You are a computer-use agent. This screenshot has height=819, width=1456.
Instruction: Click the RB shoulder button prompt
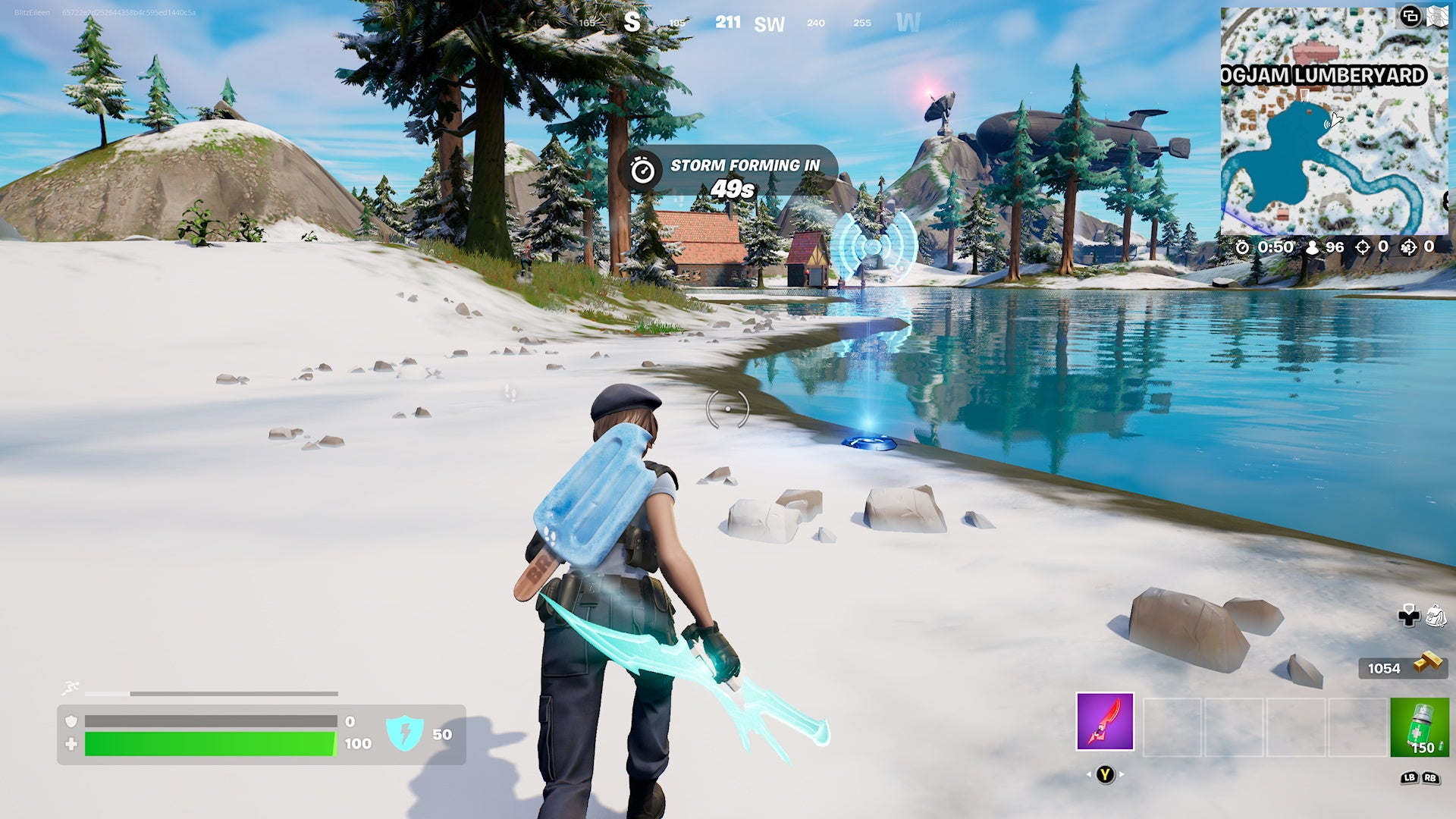[x=1429, y=778]
